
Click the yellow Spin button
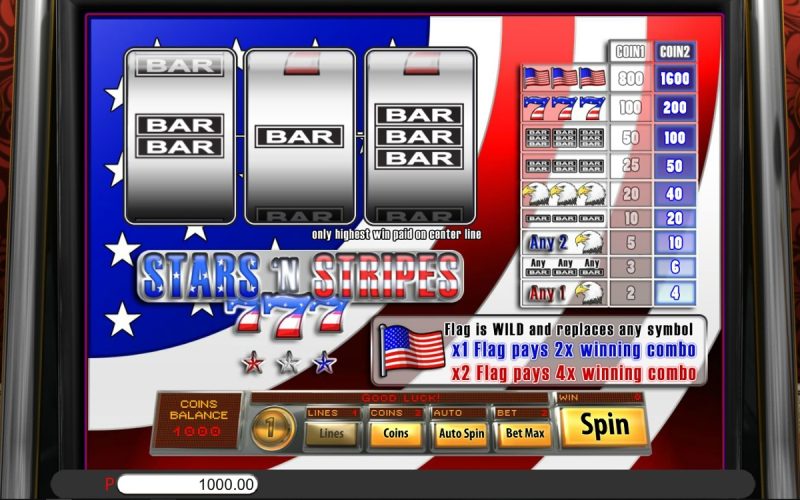[x=605, y=425]
